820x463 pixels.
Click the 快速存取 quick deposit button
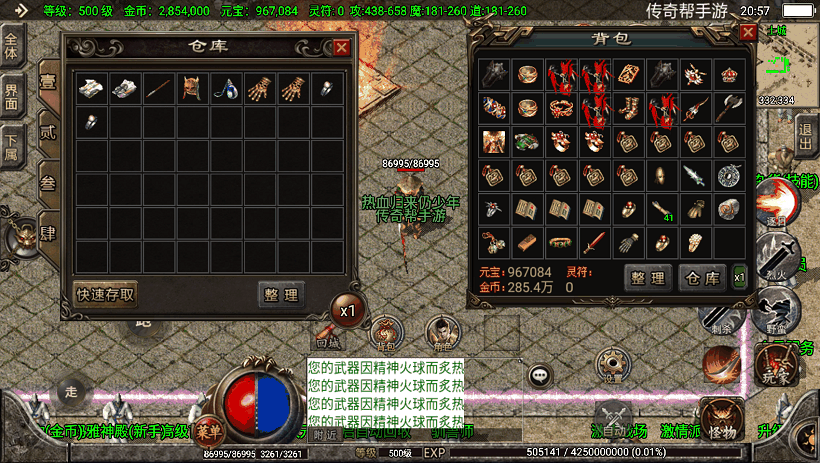tap(106, 293)
